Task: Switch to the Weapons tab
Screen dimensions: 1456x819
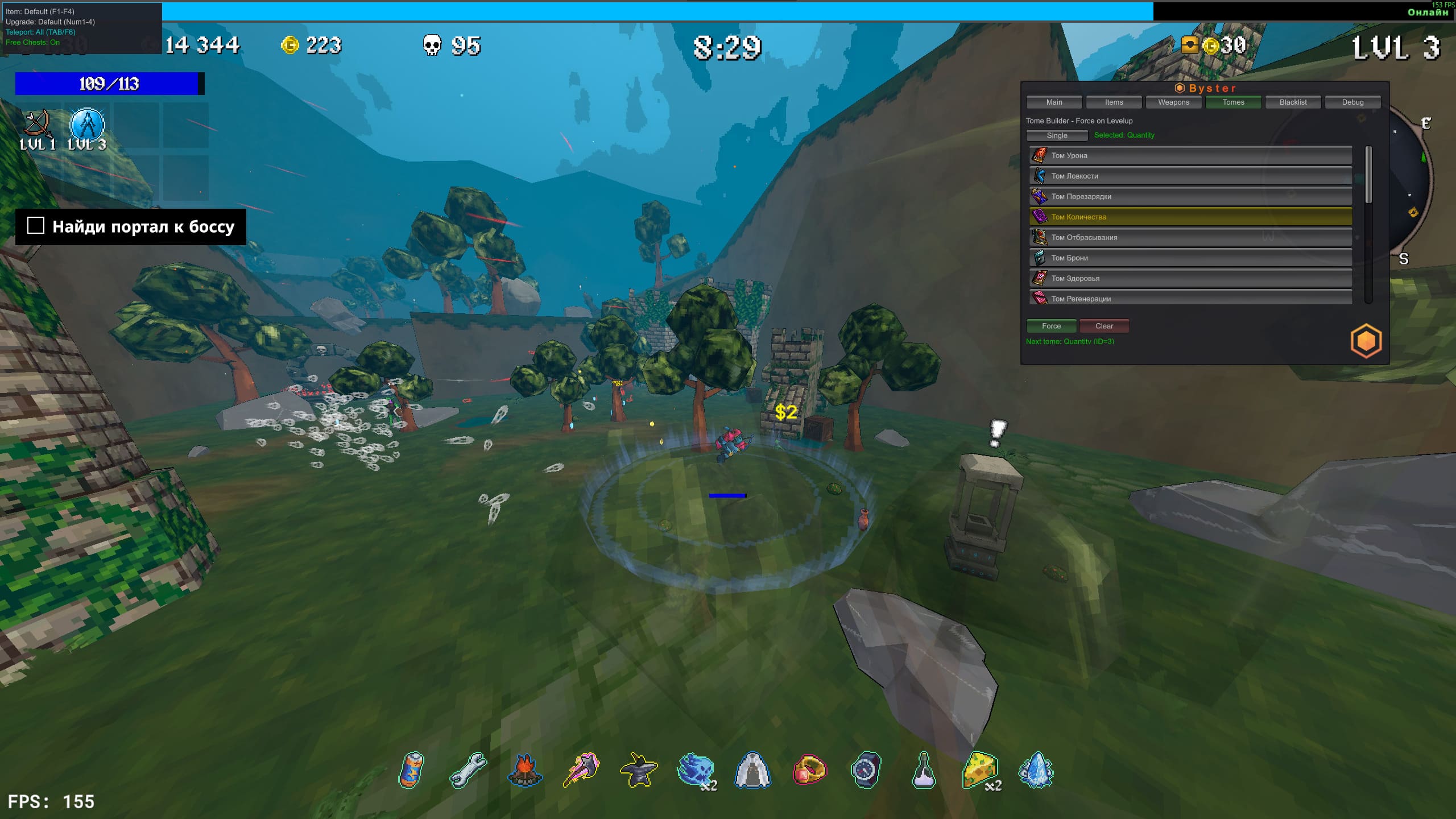Action: [1173, 102]
